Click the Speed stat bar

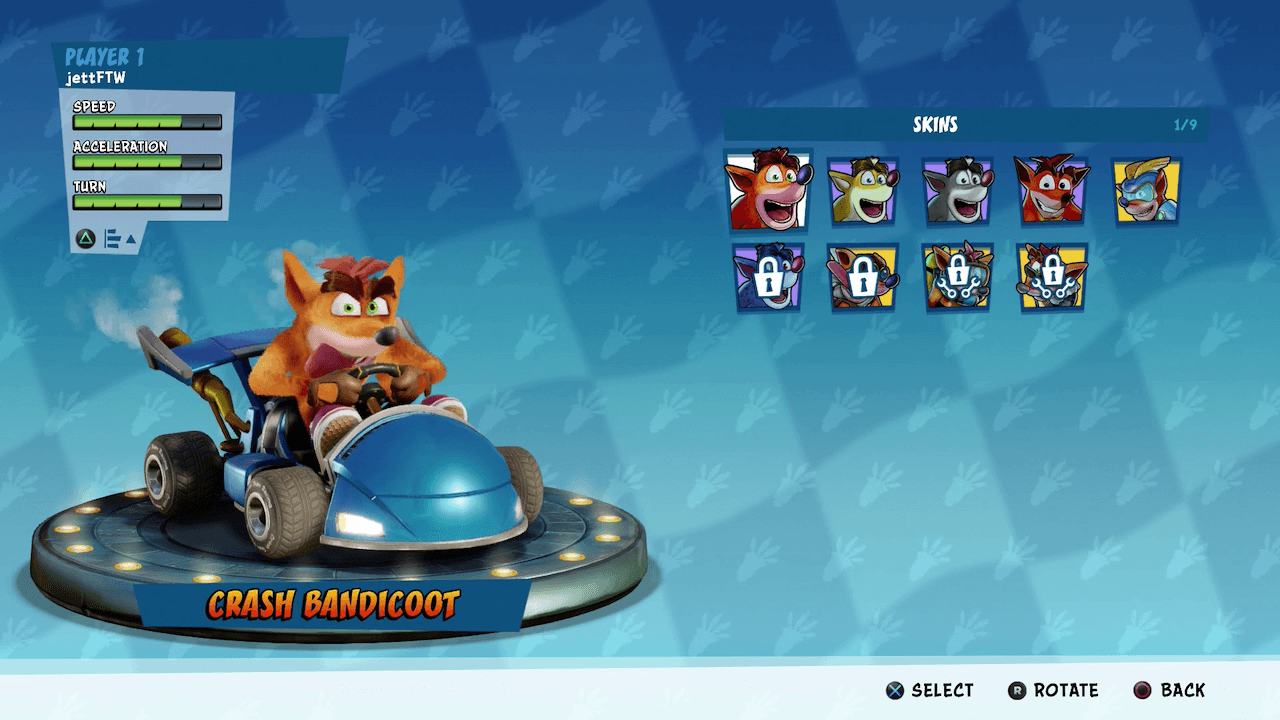coord(146,122)
